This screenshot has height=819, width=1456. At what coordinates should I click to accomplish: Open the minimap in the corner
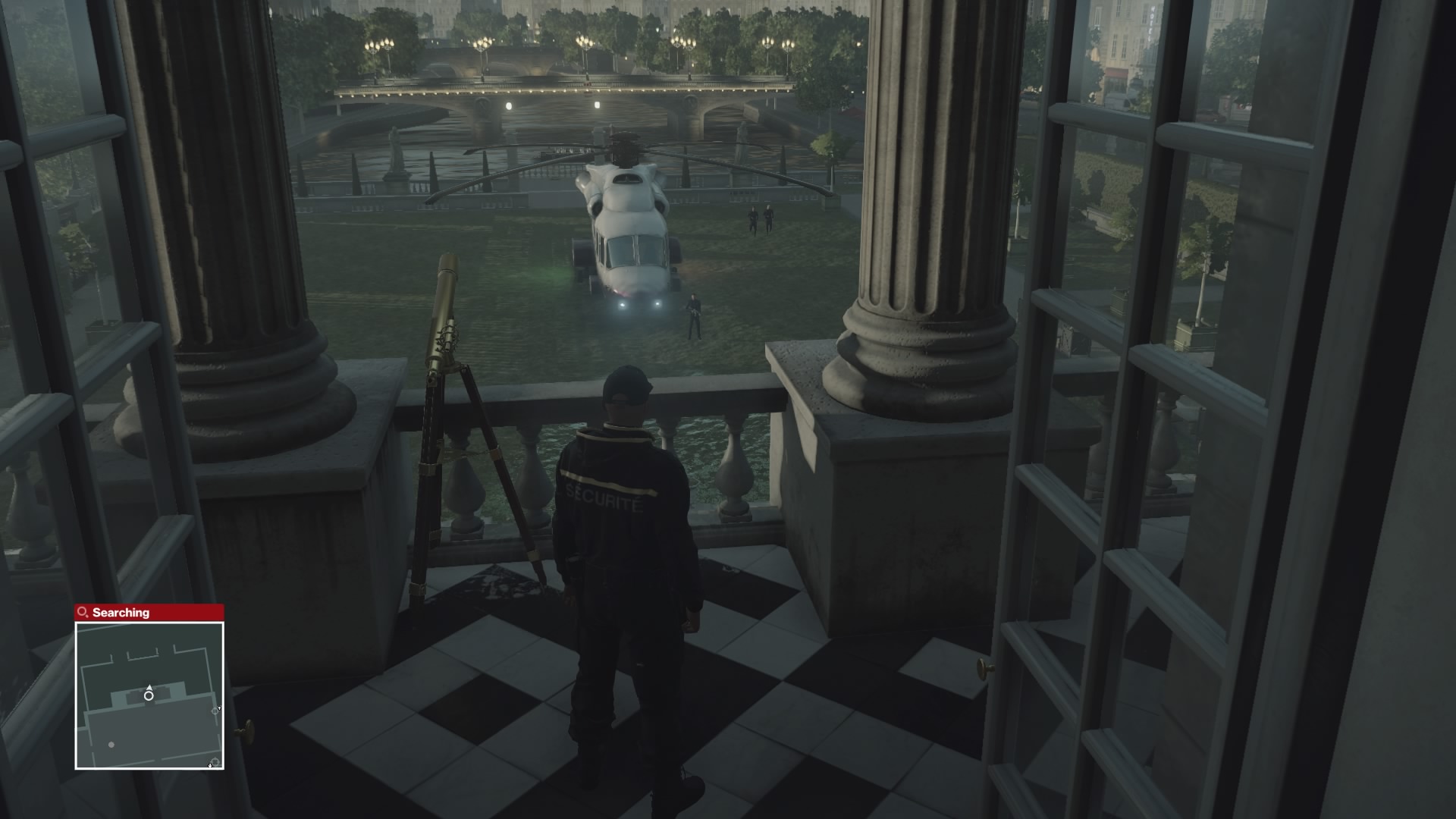coord(149,695)
